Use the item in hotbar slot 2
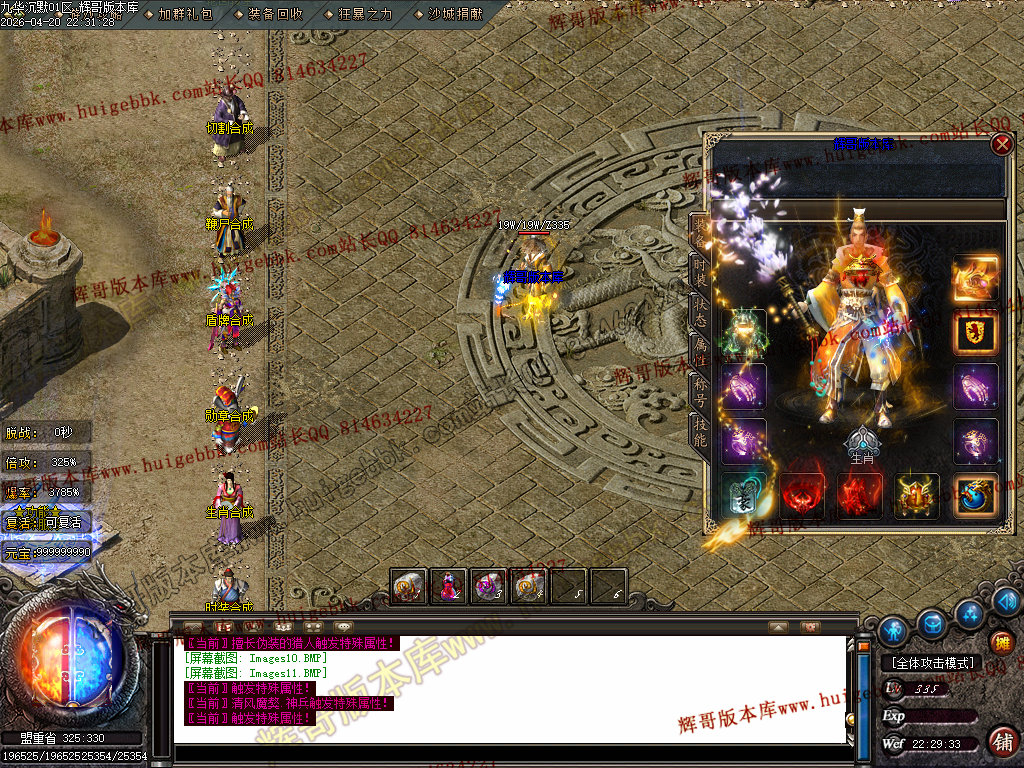Image resolution: width=1024 pixels, height=768 pixels. tap(448, 586)
